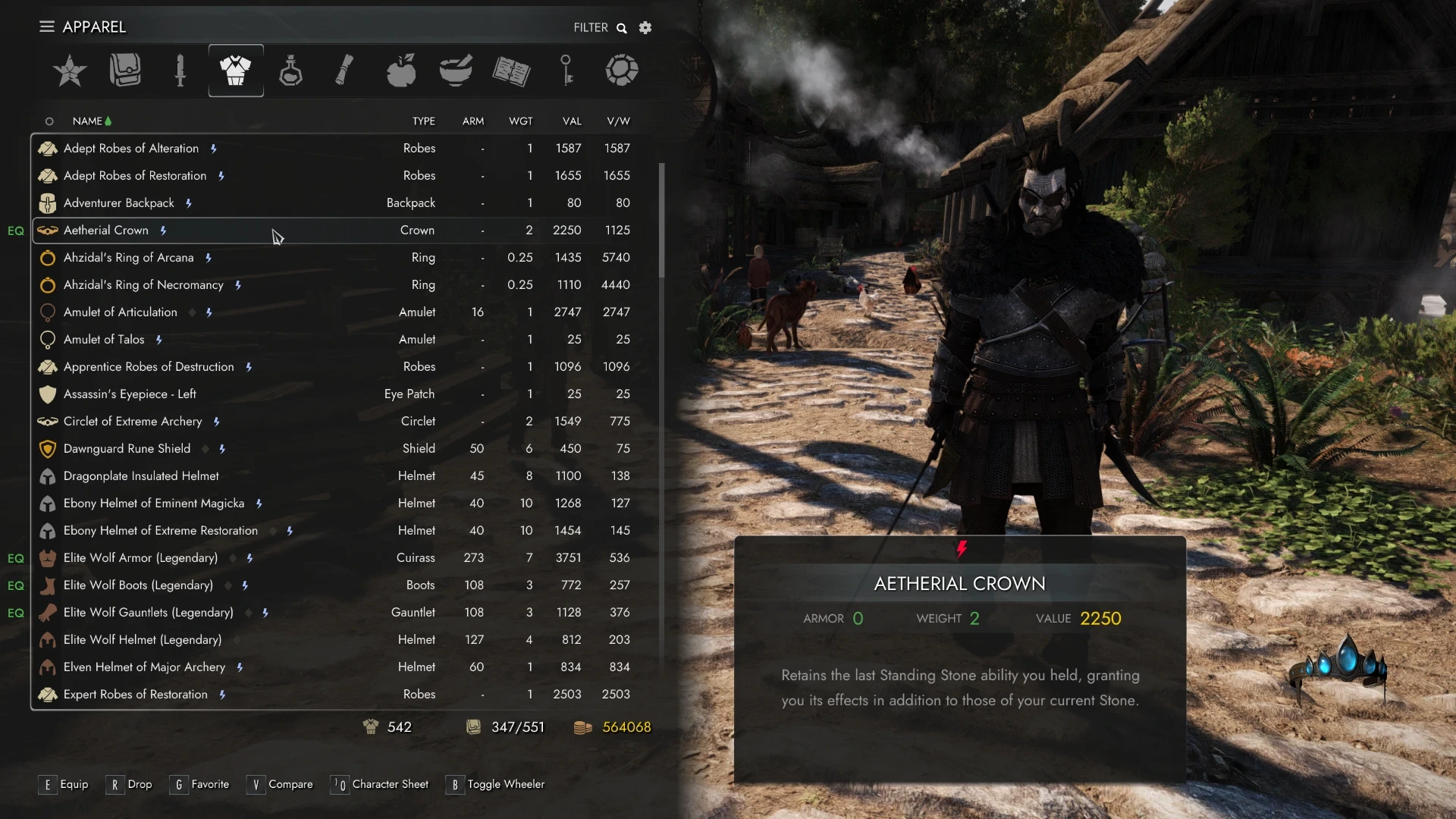Select the miscellaneous gem filter
The width and height of the screenshot is (1456, 819).
(622, 71)
